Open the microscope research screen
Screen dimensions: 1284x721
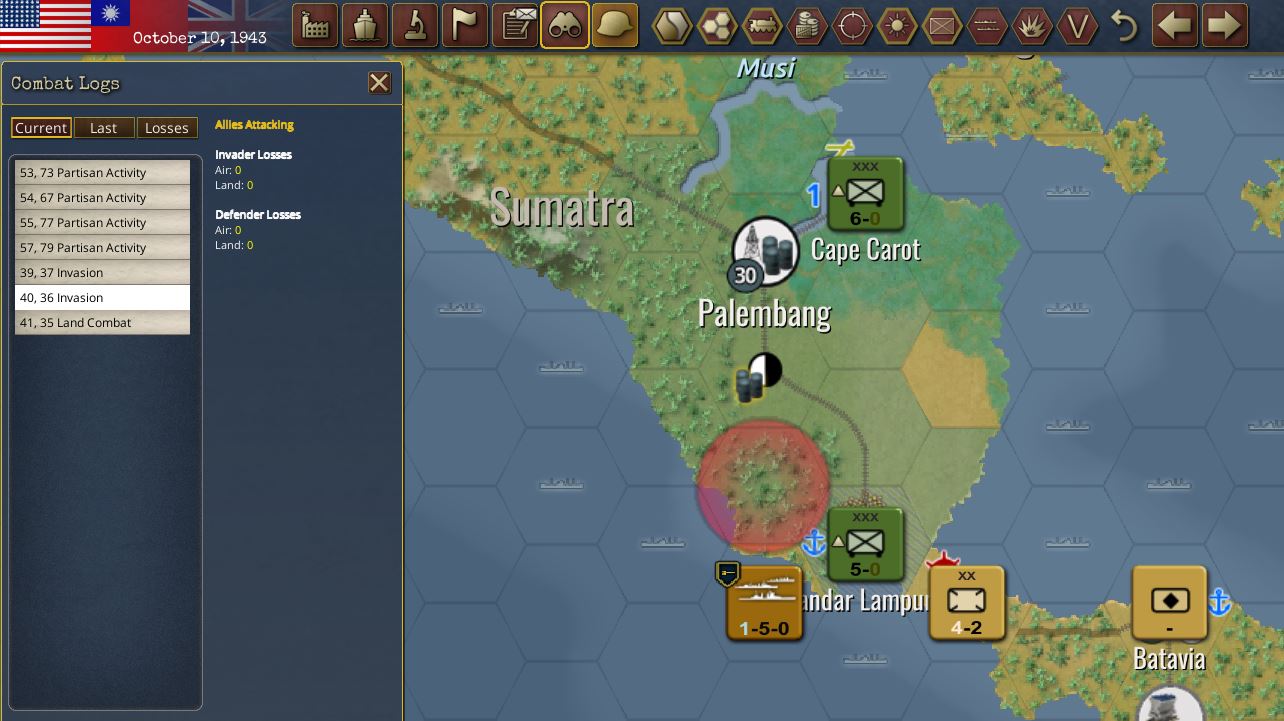coord(415,26)
